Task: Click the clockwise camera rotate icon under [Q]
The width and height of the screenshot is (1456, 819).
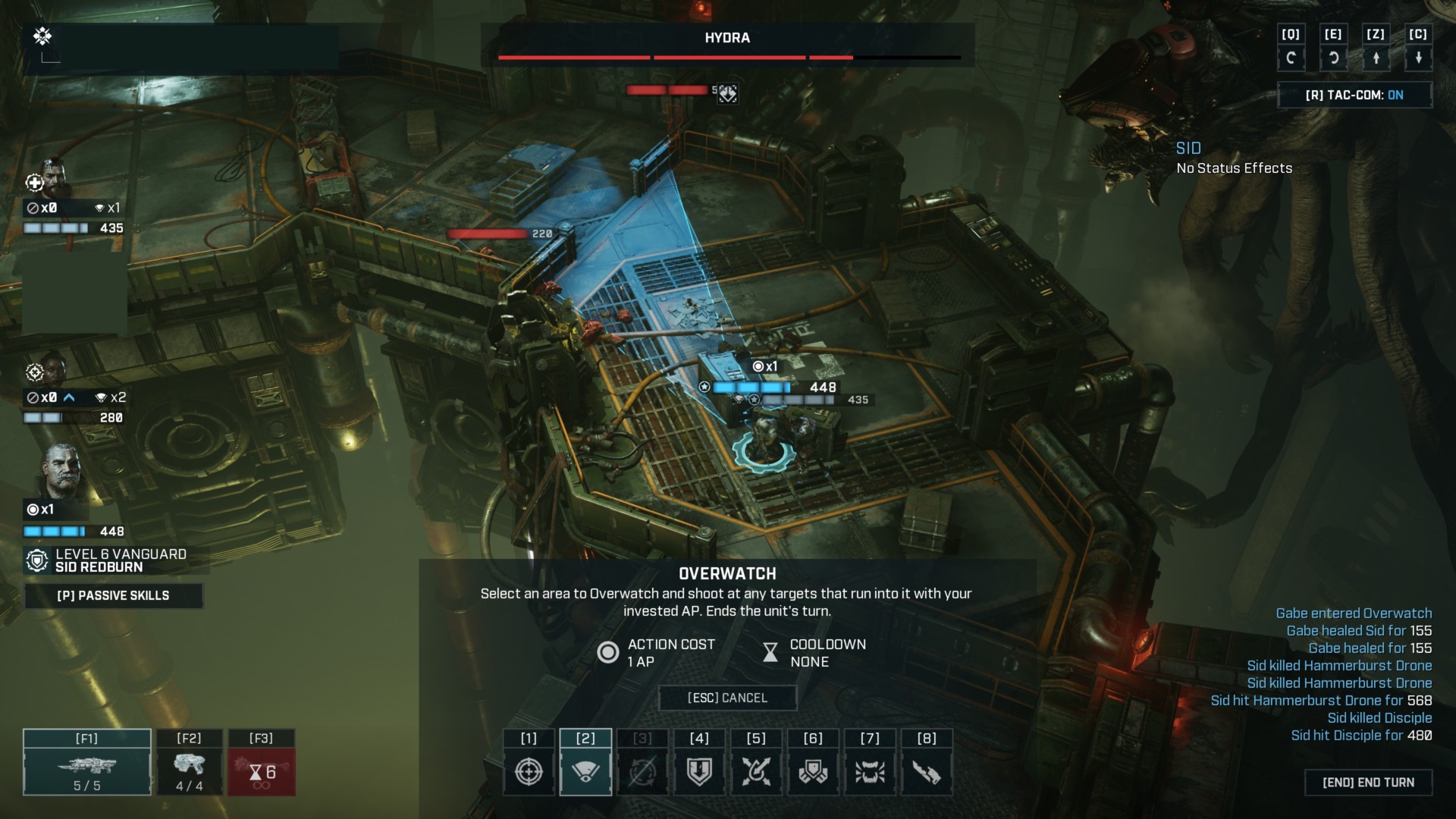Action: pos(1292,58)
